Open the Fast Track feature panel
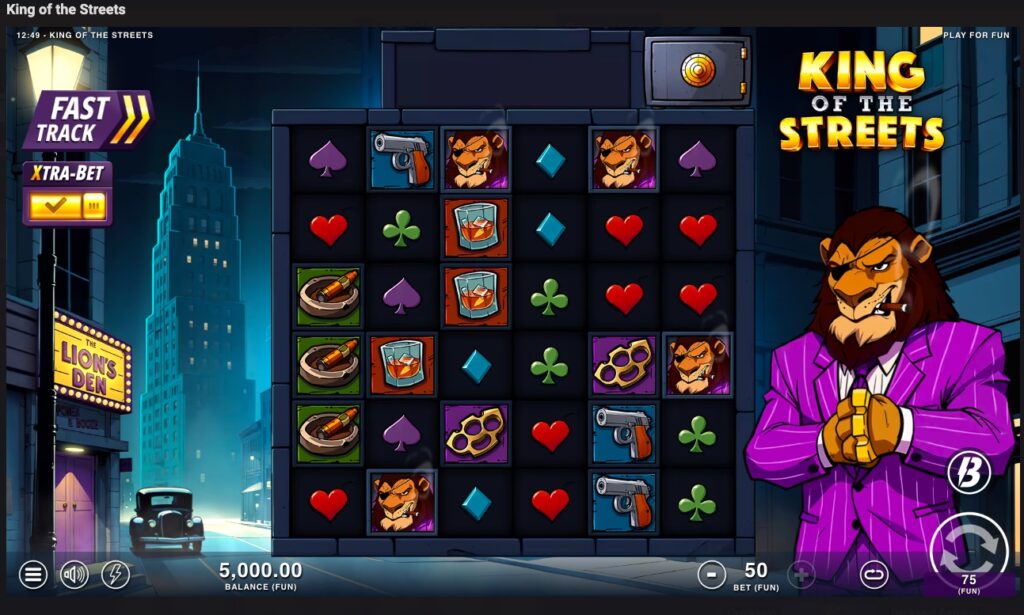Viewport: 1024px width, 615px height. tap(87, 120)
